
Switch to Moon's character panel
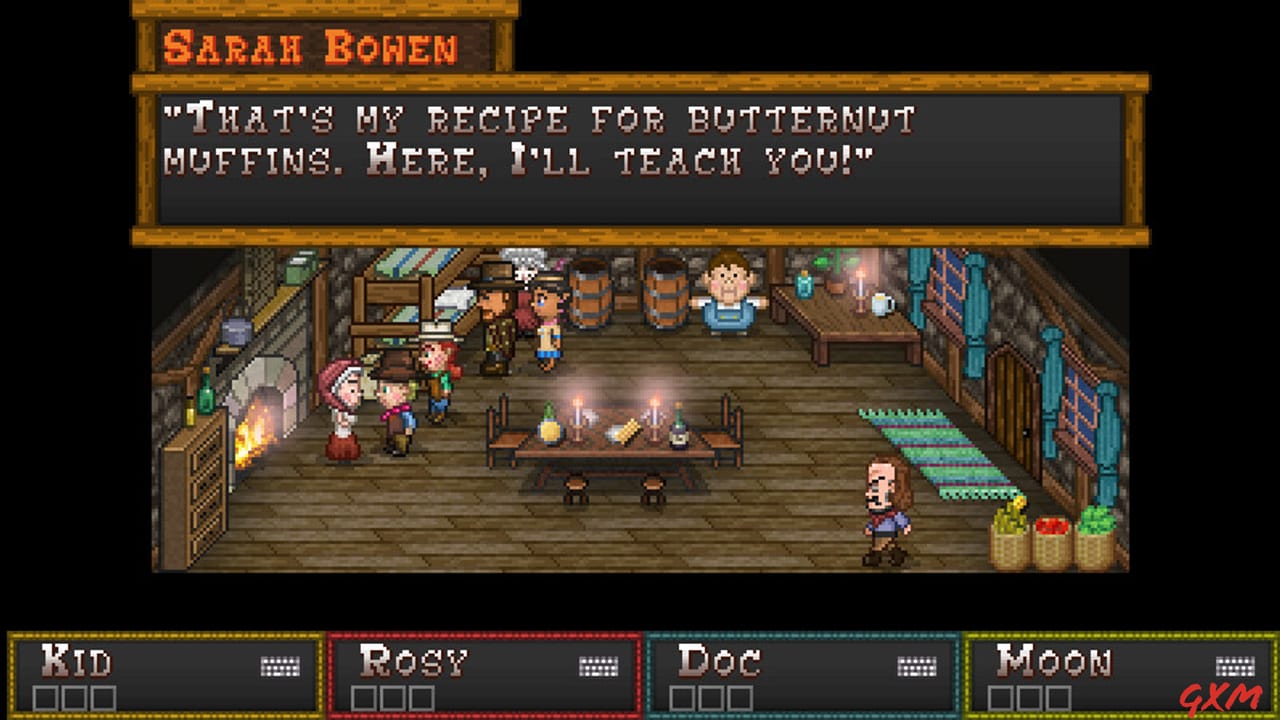1120,670
